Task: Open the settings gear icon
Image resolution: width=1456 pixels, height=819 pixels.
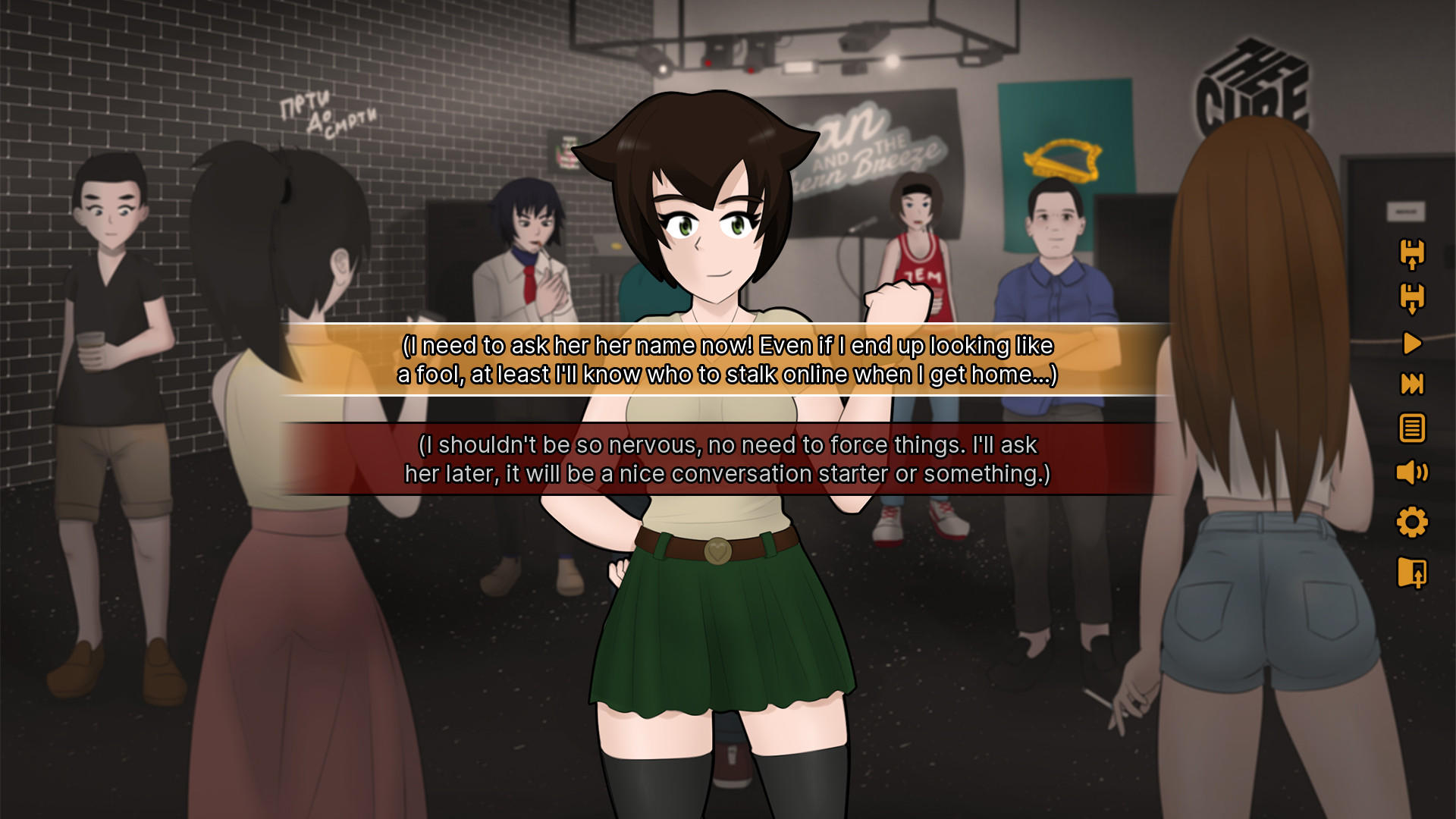Action: tap(1411, 523)
